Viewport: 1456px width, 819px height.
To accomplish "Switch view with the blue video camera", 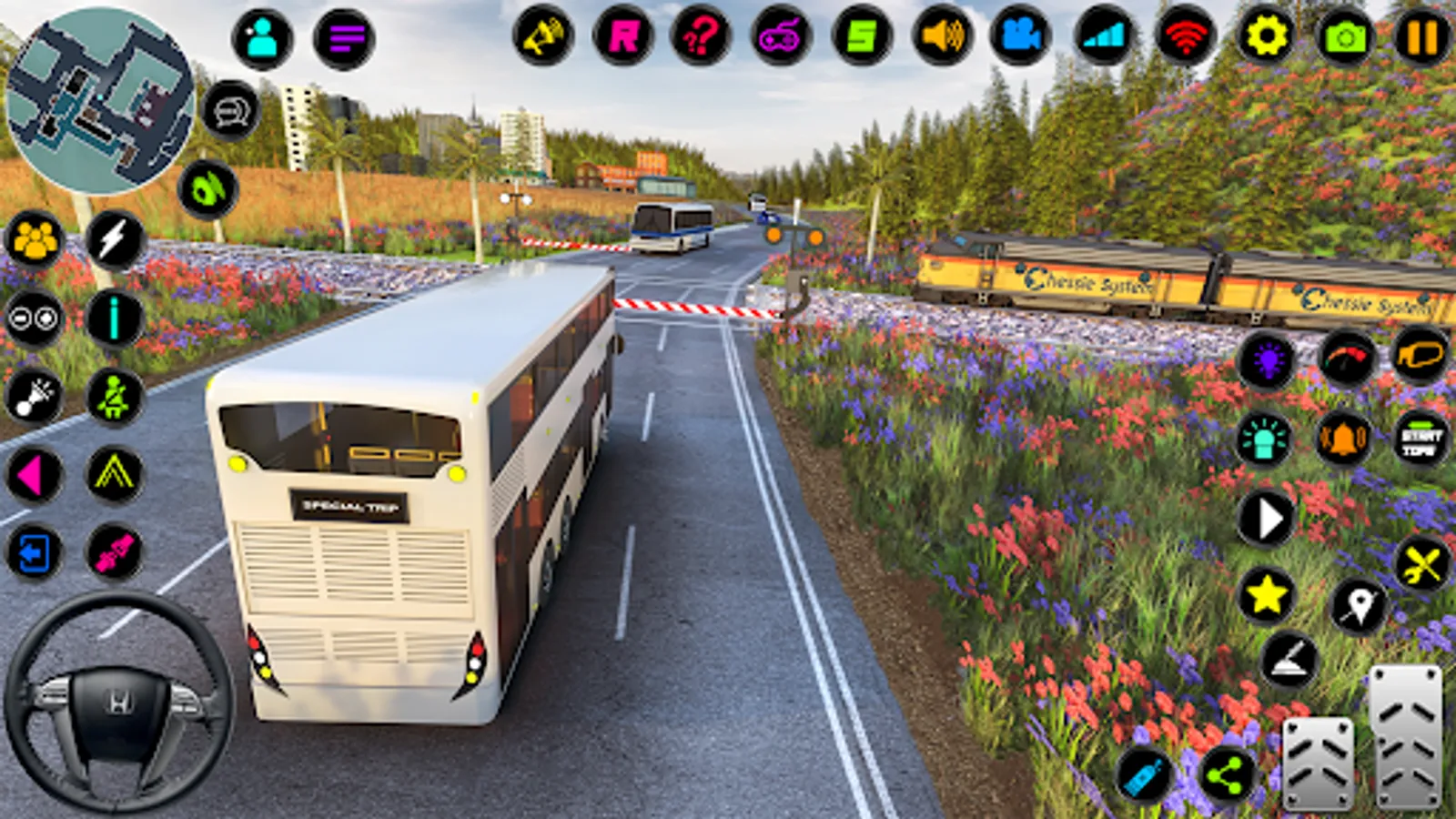I will pyautogui.click(x=1021, y=37).
